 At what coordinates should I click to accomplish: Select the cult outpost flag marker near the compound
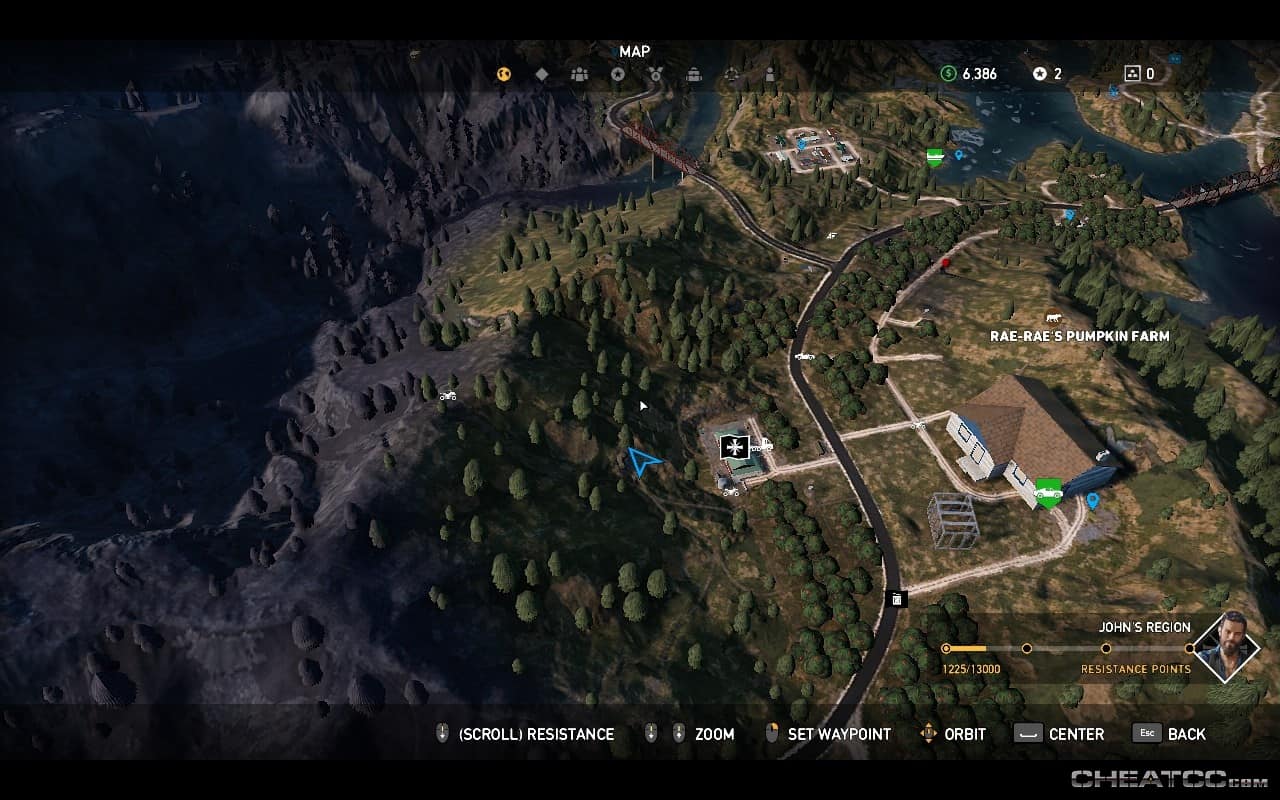pyautogui.click(x=735, y=447)
